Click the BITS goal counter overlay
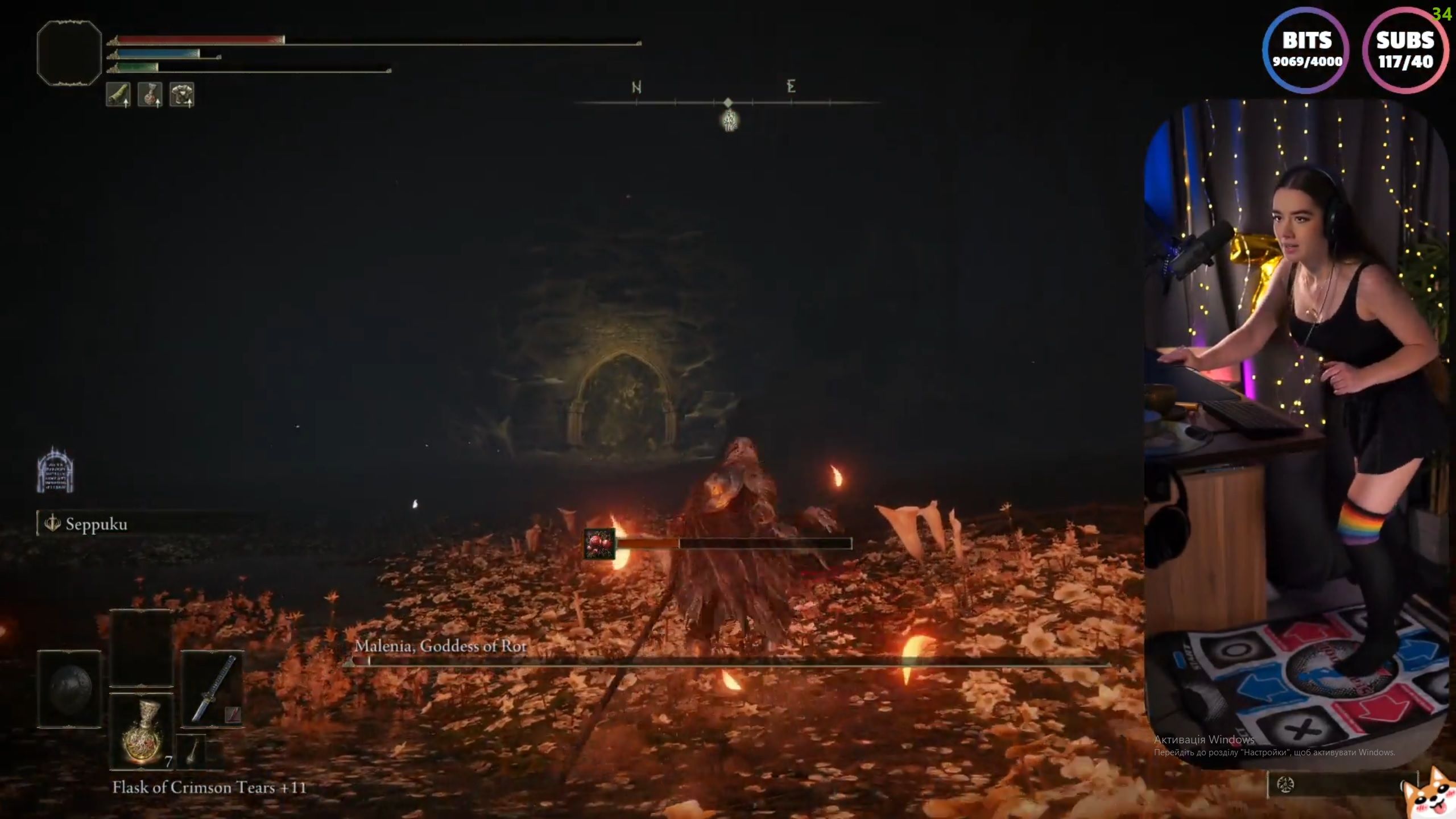 1306,50
